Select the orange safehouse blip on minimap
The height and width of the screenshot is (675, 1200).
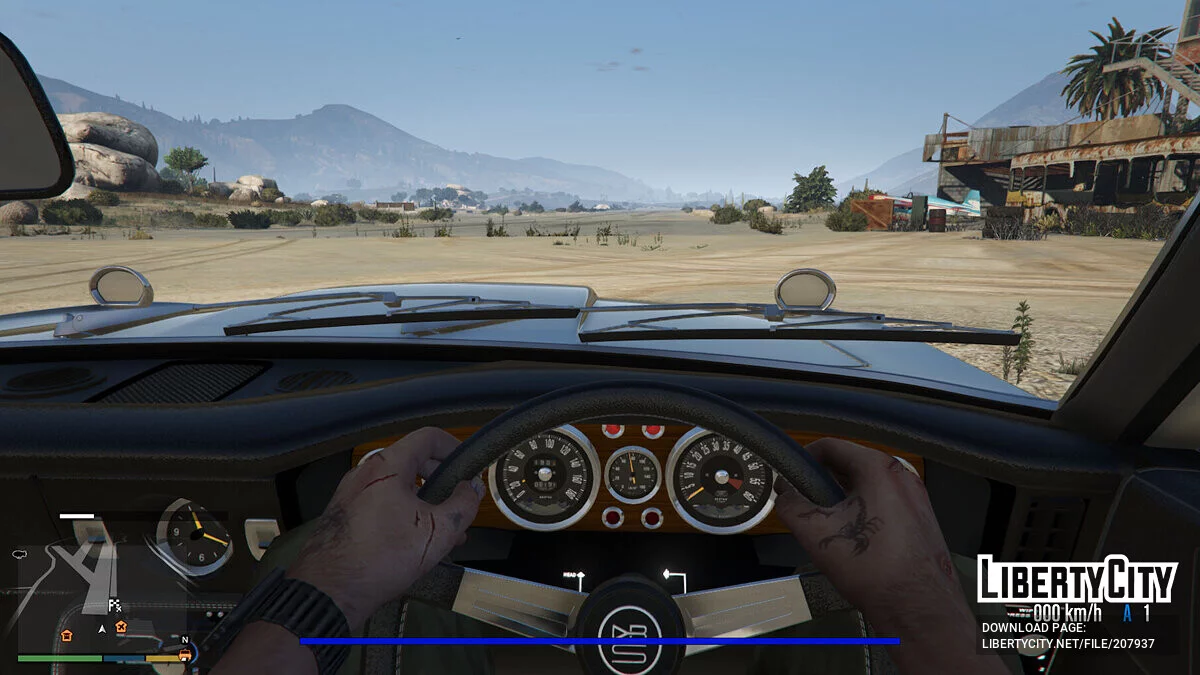pyautogui.click(x=67, y=635)
